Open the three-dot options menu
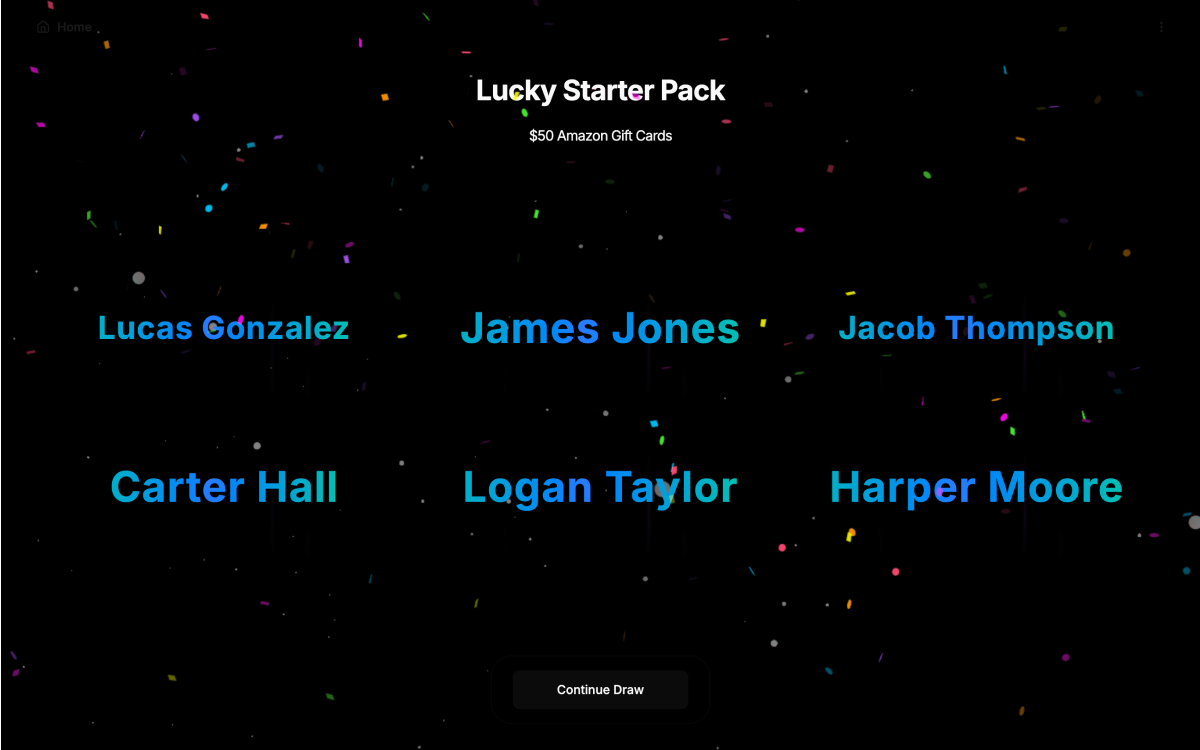1200x750 pixels. pyautogui.click(x=1161, y=27)
